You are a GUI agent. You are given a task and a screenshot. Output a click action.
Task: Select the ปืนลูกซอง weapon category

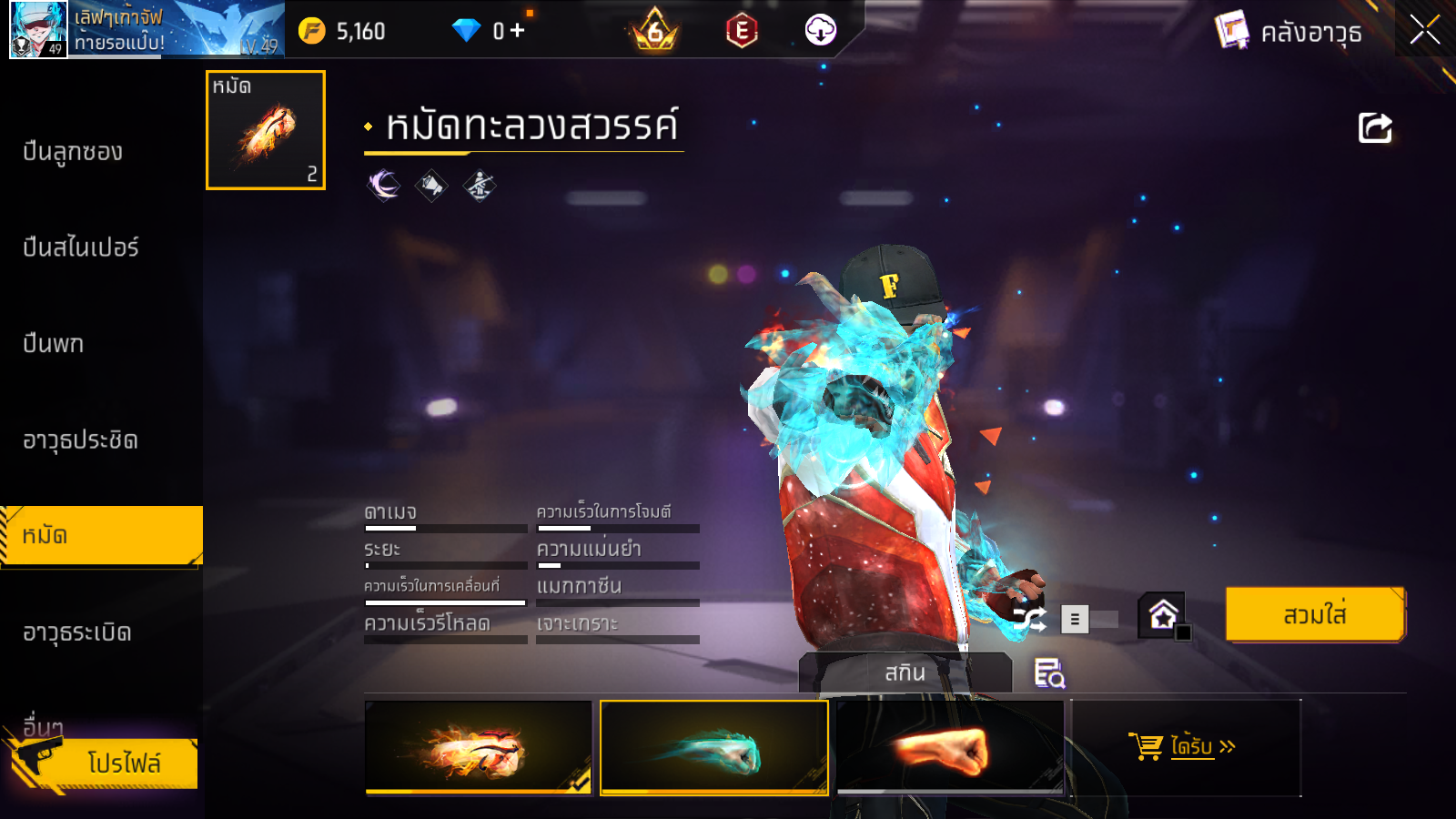click(73, 152)
